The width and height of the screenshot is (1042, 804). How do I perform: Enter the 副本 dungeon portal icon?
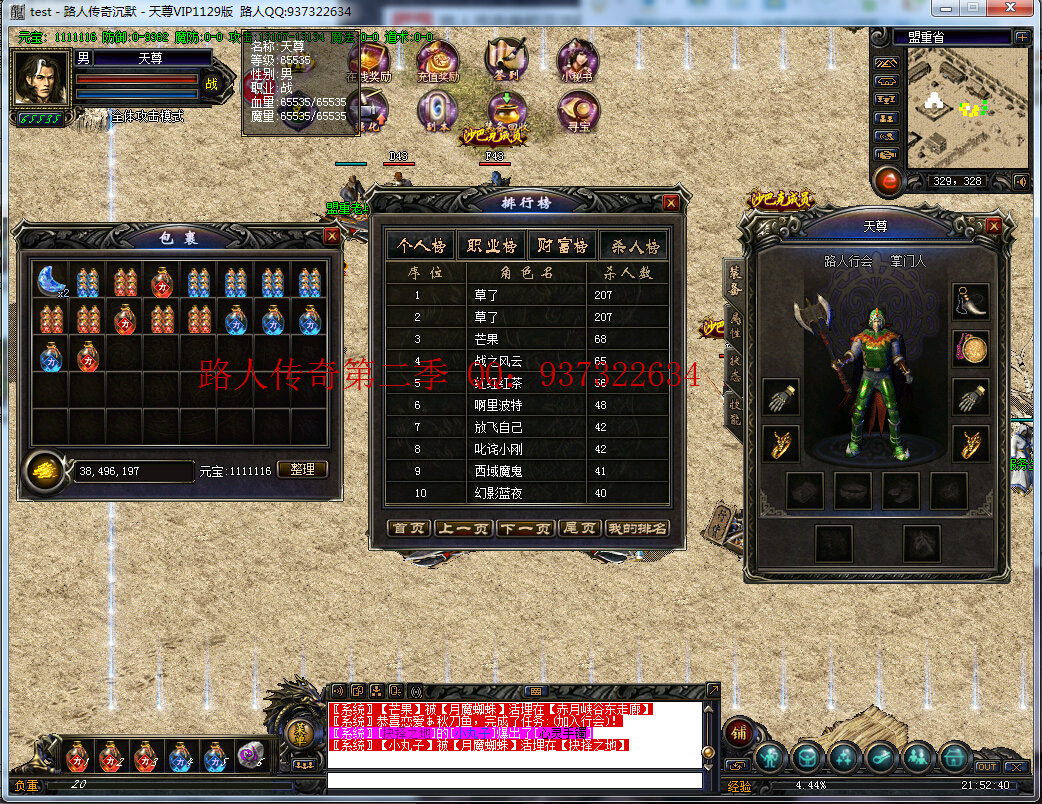tap(437, 110)
